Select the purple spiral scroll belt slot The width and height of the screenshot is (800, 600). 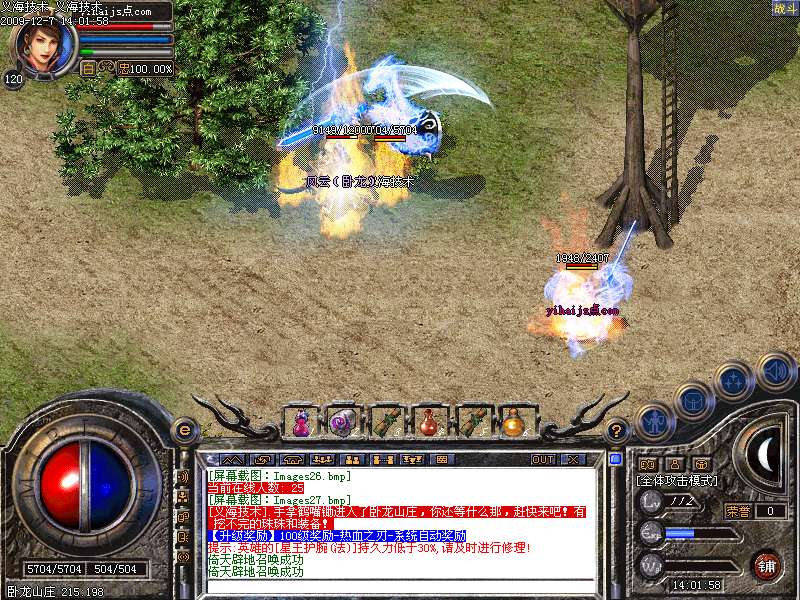coord(342,422)
